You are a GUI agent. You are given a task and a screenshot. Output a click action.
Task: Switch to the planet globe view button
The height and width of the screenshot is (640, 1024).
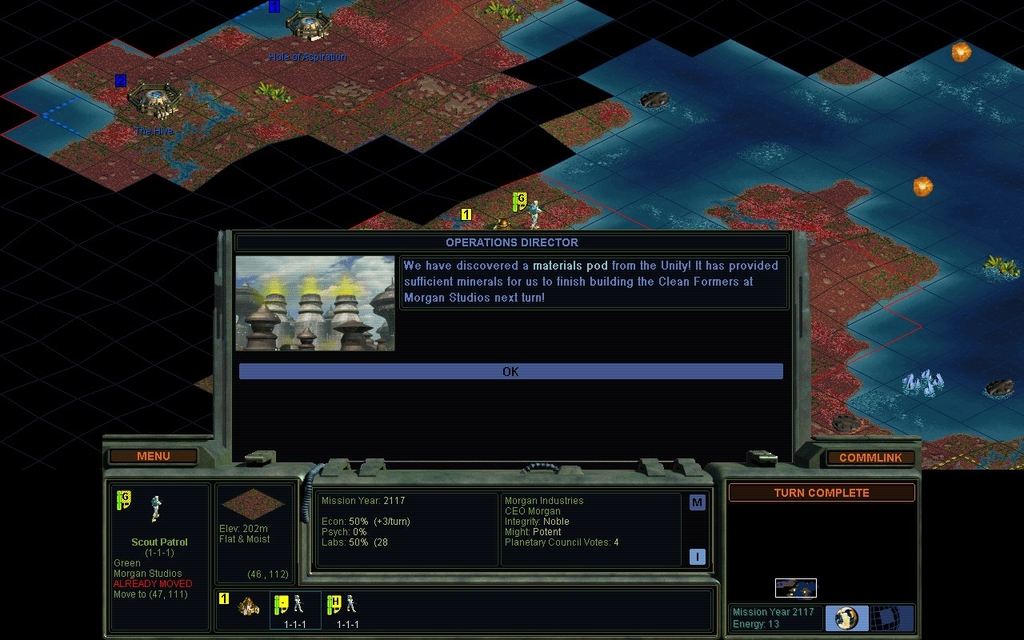coord(847,618)
